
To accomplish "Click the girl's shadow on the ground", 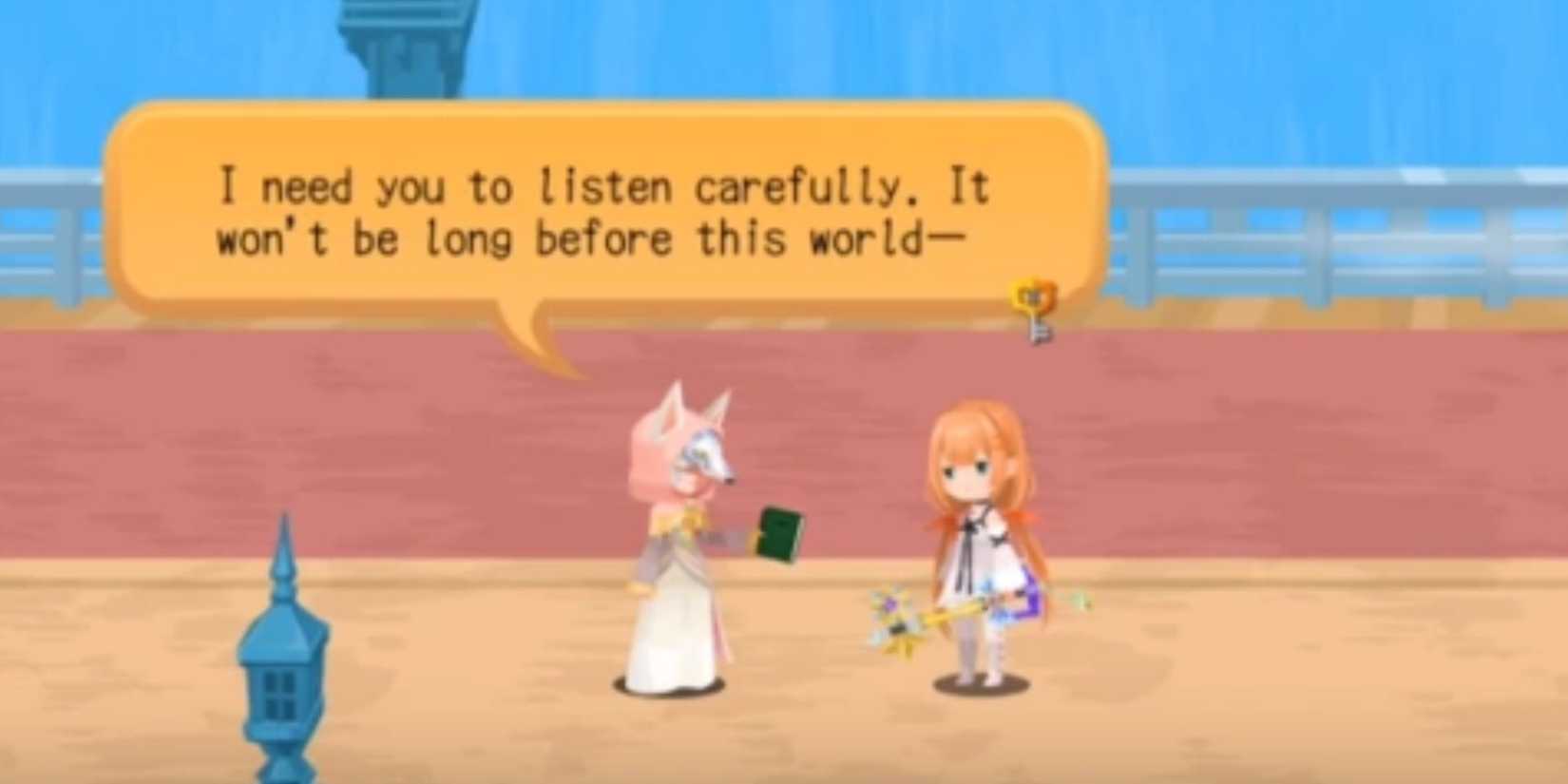I will click(979, 684).
